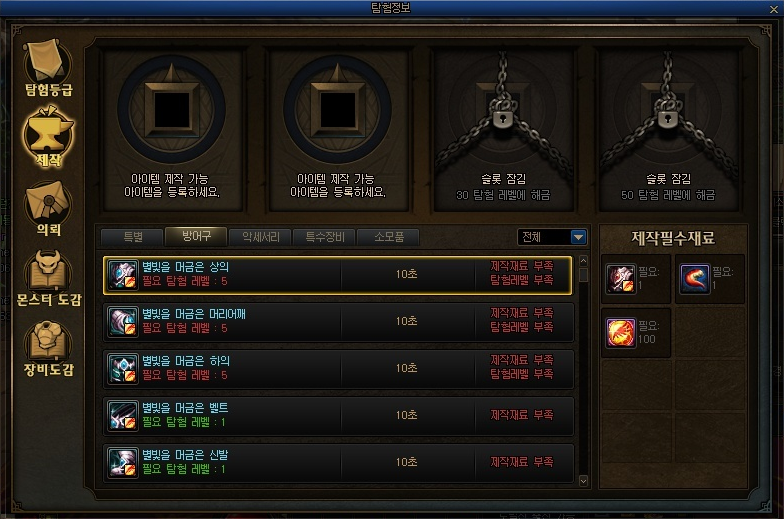Select the 별빛을 머금은 상의 recipe

pyautogui.click(x=338, y=274)
